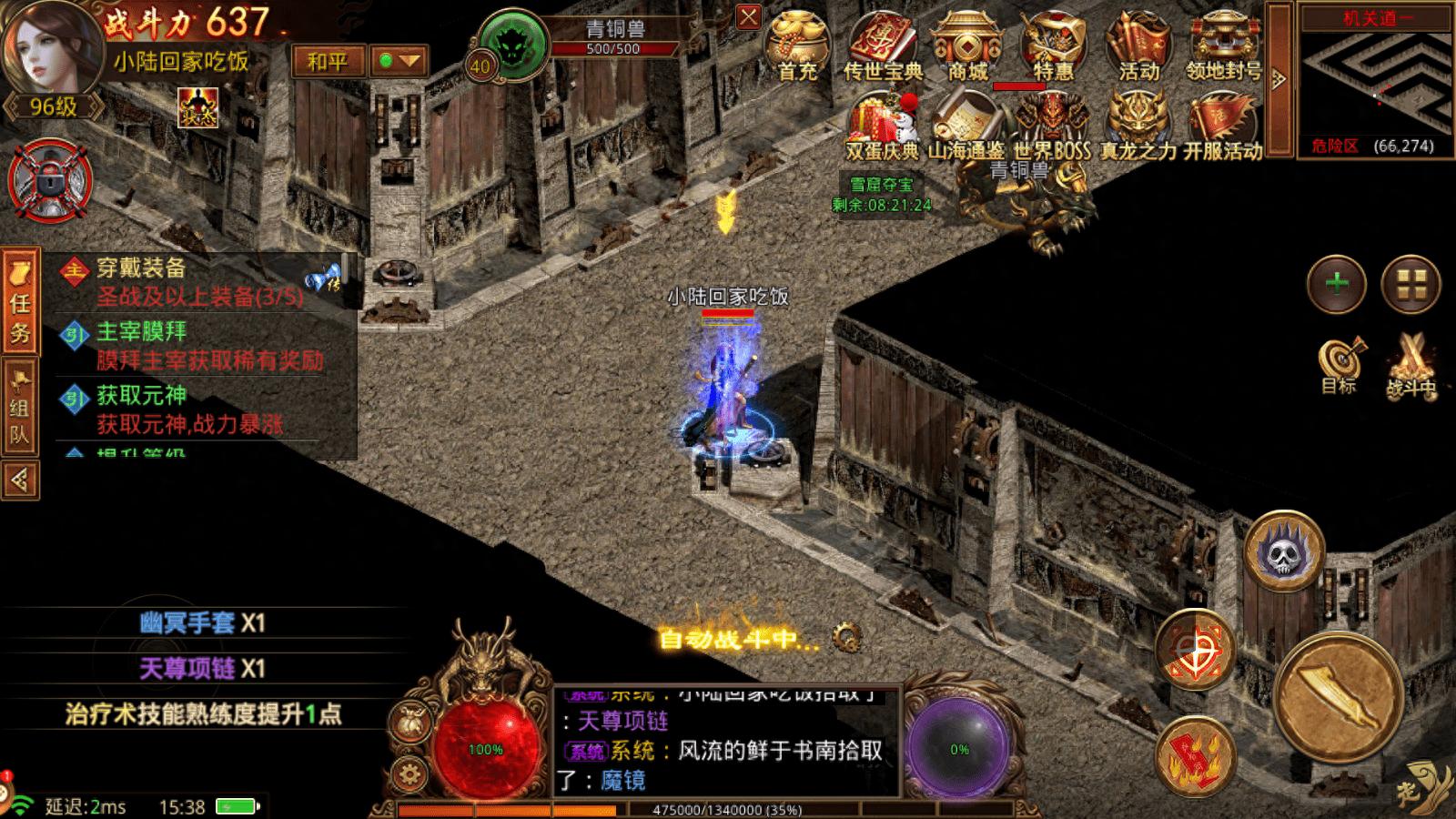Image resolution: width=1456 pixels, height=819 pixels.
Task: Open the 特惠 special offers
Action: (1053, 45)
